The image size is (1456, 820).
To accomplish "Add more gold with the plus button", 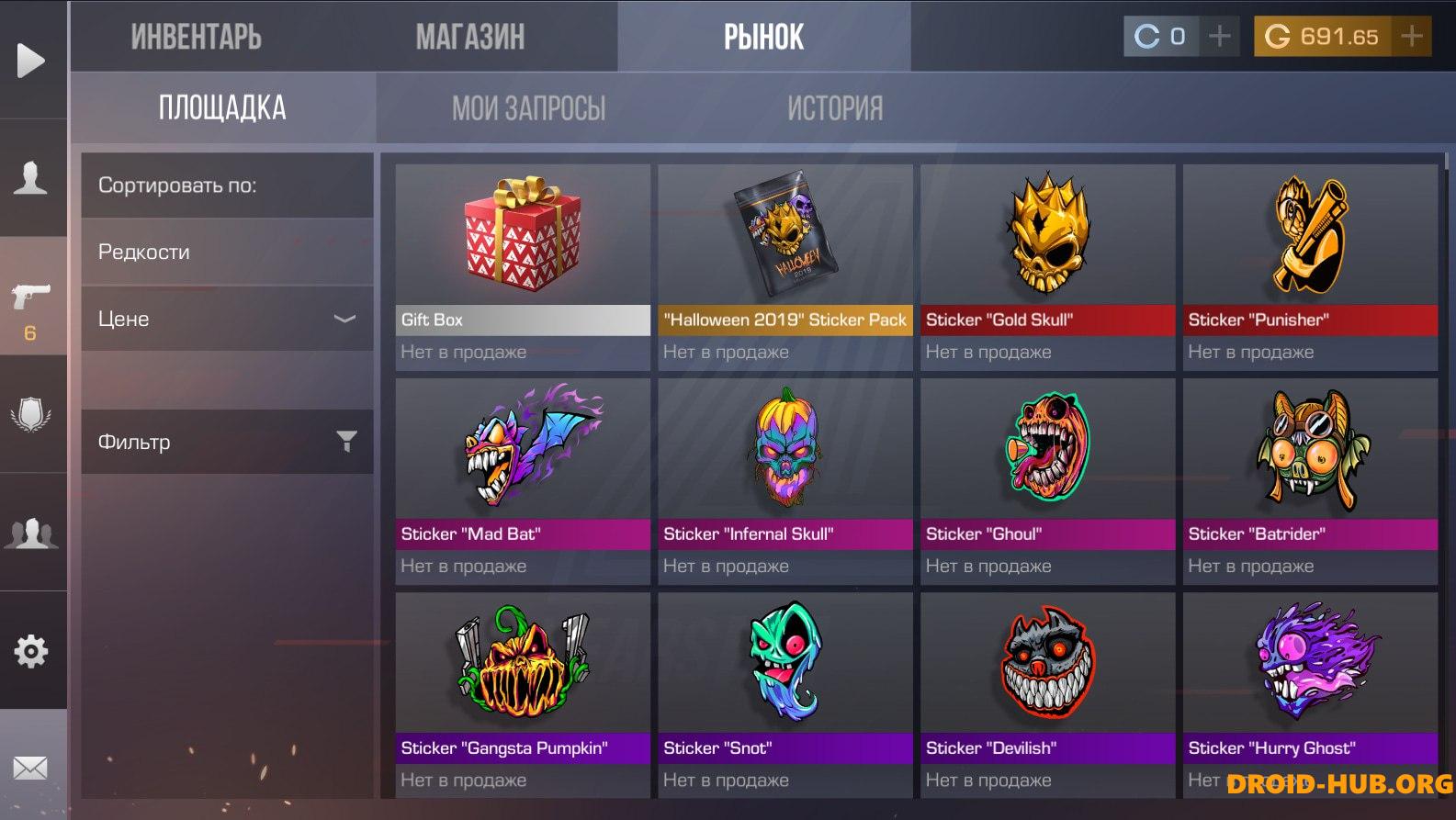I will click(x=1412, y=37).
